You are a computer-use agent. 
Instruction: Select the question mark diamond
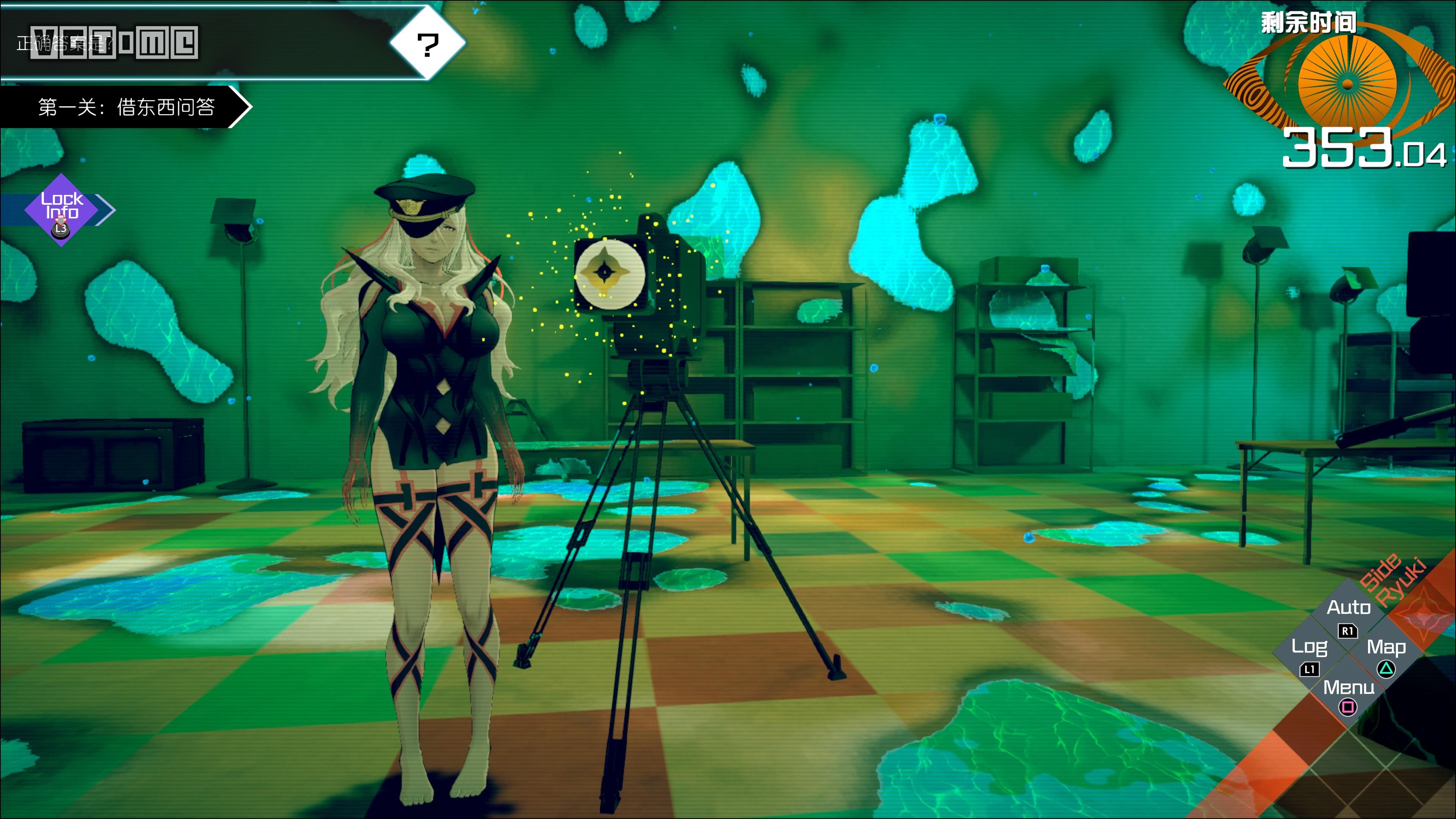(x=428, y=44)
